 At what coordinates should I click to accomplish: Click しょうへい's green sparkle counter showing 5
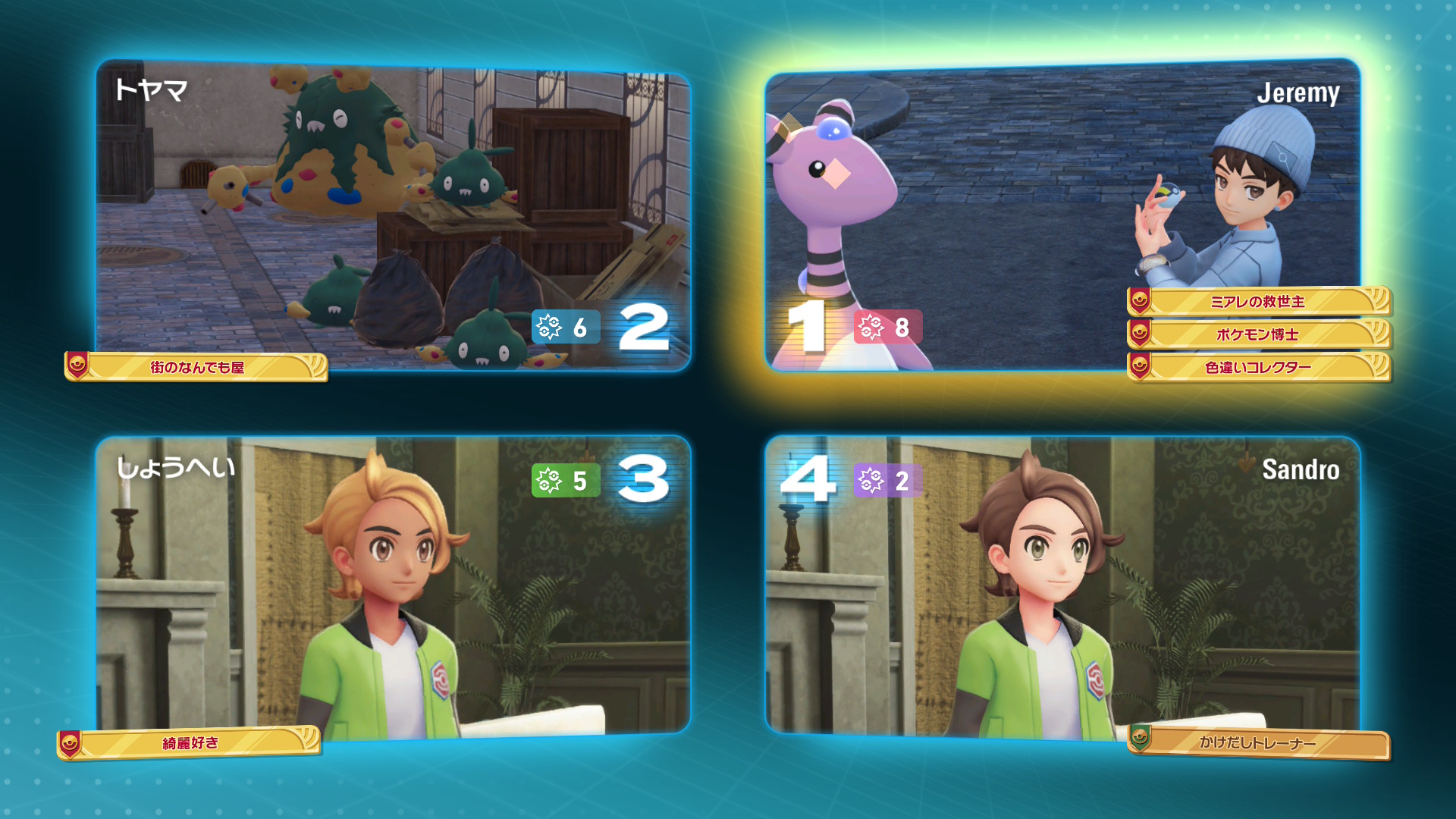pos(565,479)
